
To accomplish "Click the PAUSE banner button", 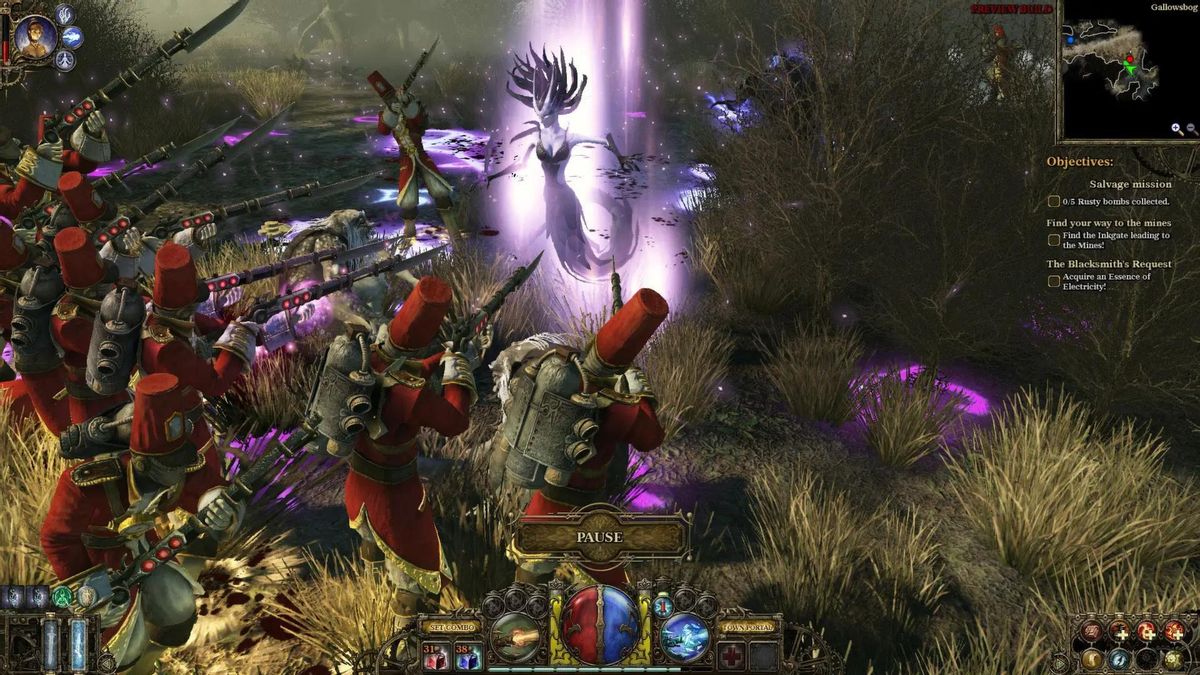I will (600, 537).
